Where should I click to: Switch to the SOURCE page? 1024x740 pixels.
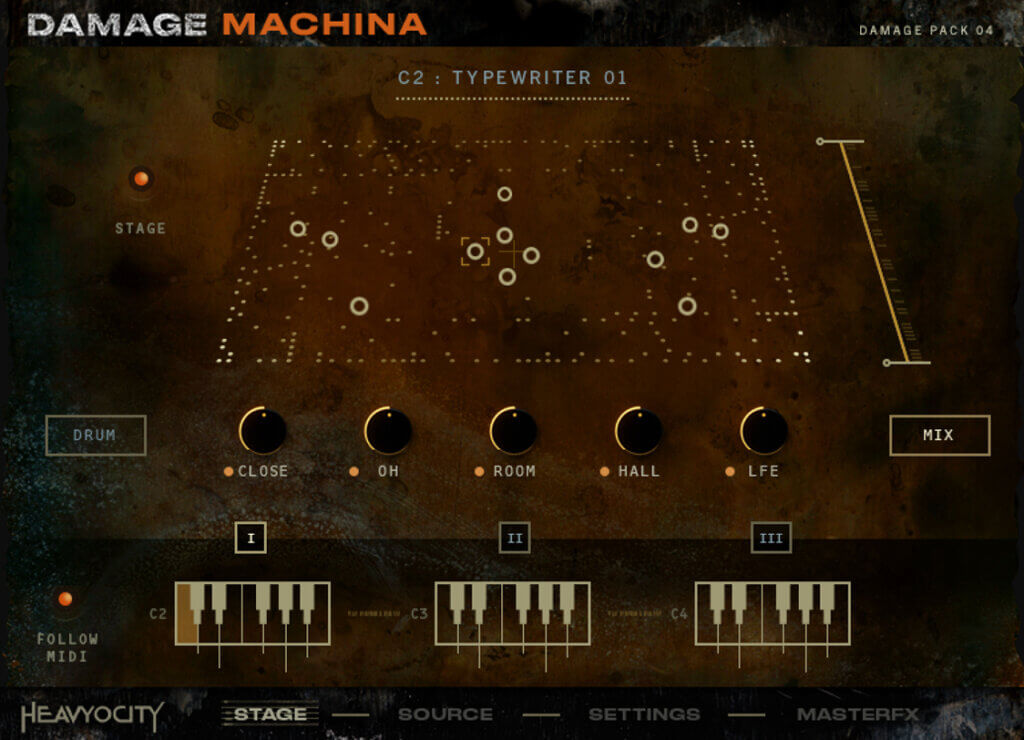[x=445, y=714]
